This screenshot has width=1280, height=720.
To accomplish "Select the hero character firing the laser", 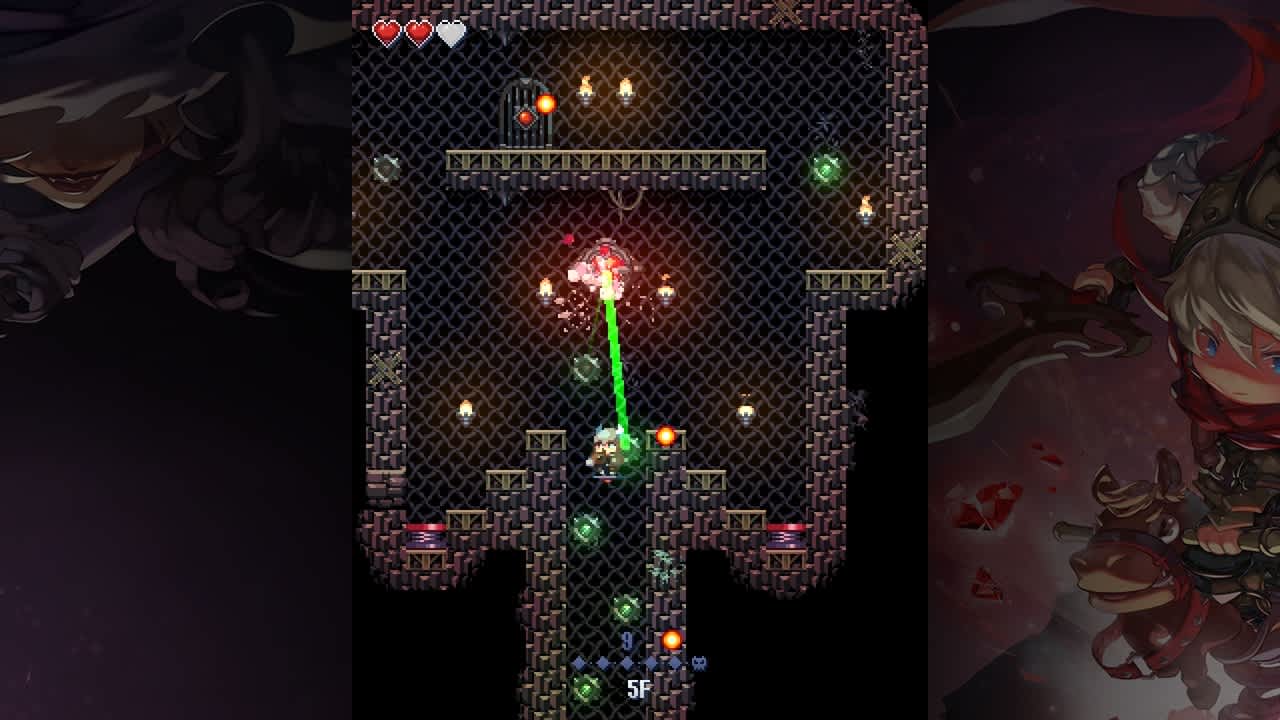I will 606,452.
